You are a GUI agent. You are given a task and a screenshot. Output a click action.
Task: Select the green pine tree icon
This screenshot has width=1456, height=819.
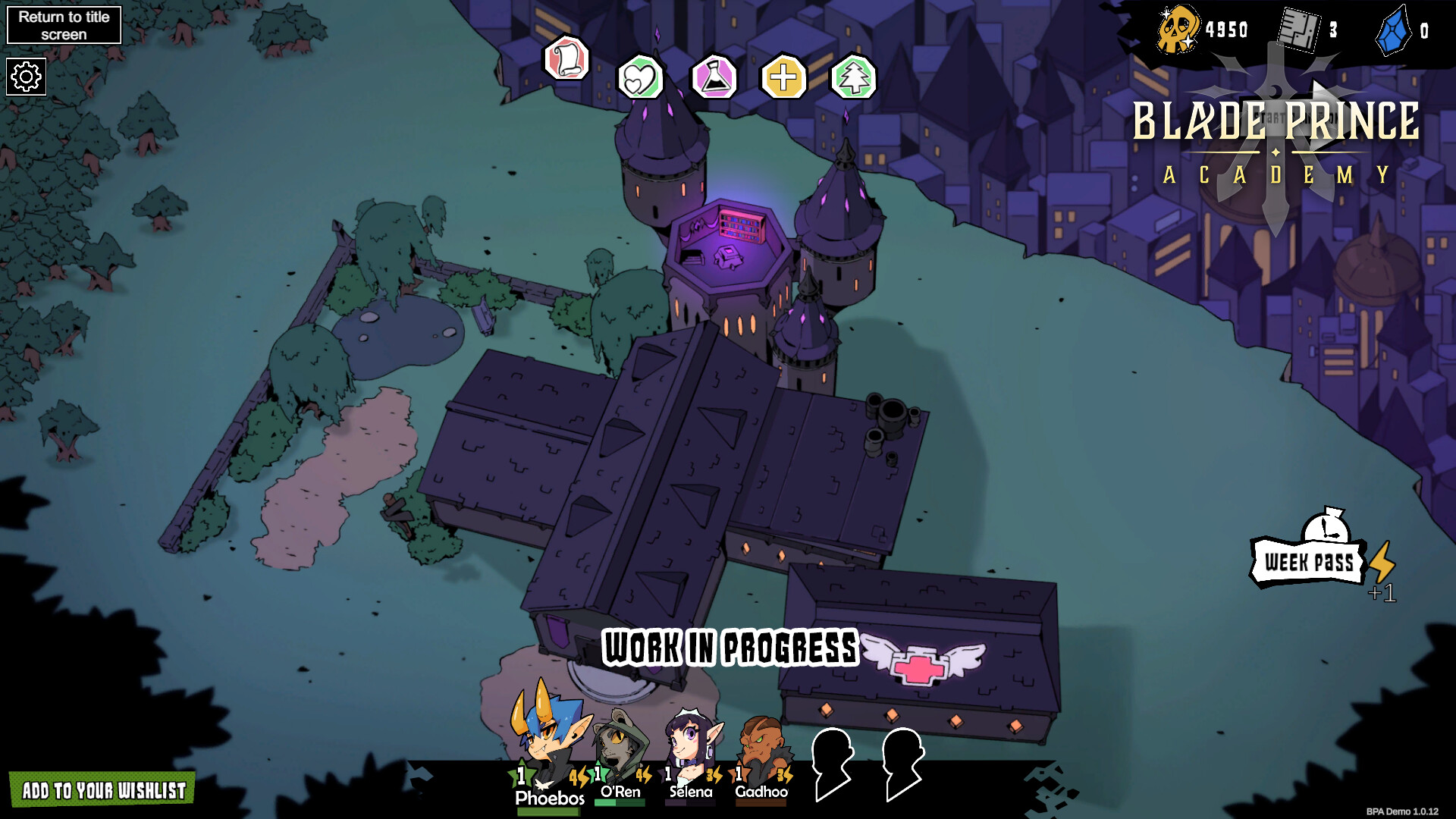click(x=854, y=78)
